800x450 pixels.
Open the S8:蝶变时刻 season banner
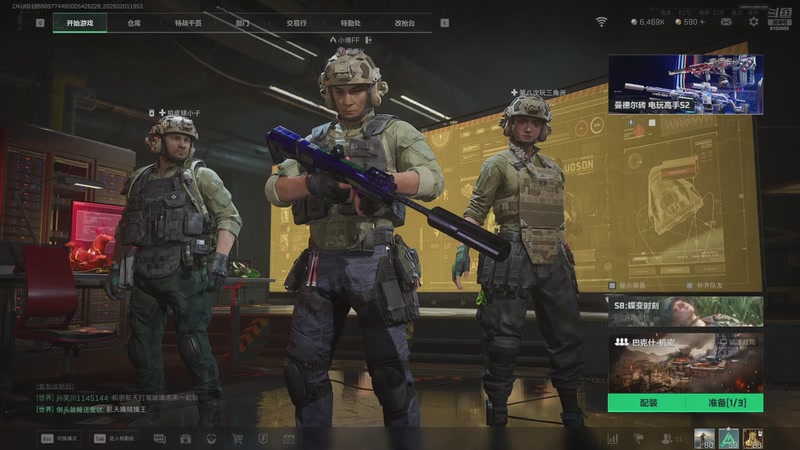tap(685, 311)
